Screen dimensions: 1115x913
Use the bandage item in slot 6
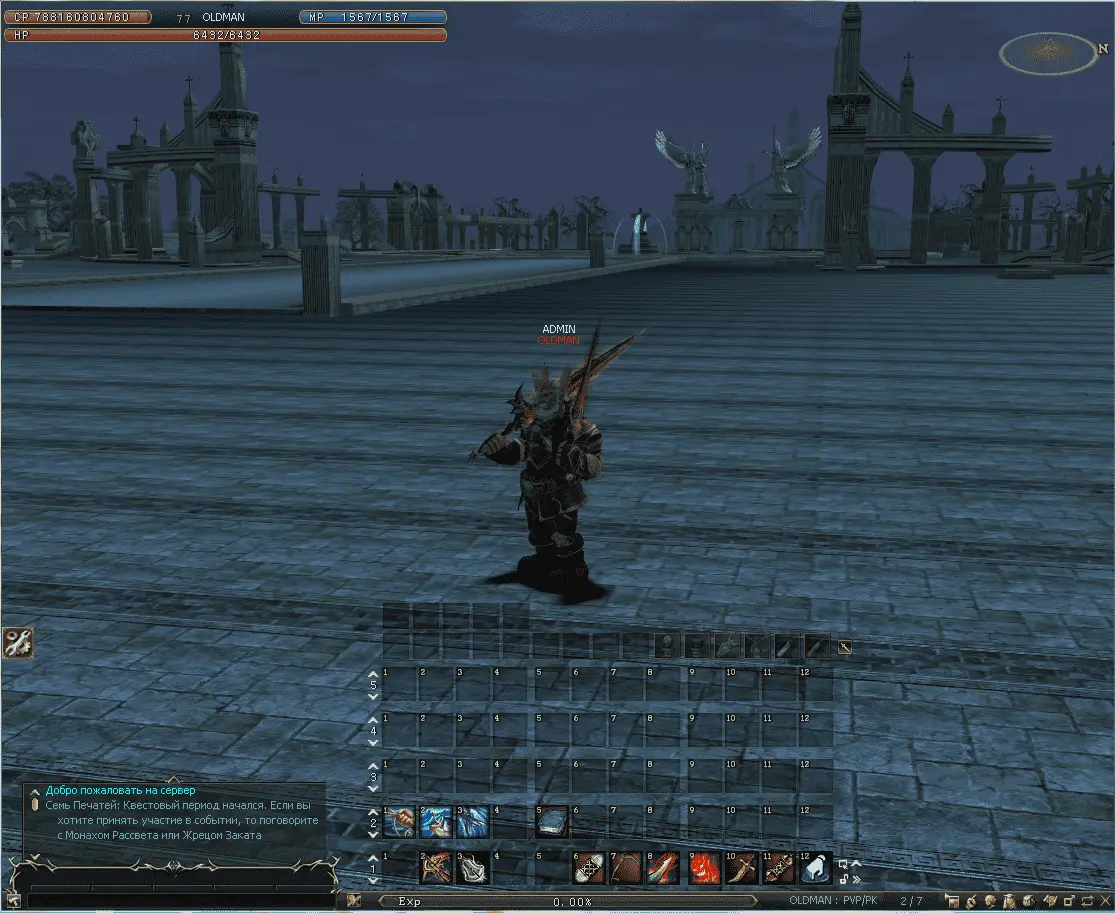pyautogui.click(x=588, y=868)
